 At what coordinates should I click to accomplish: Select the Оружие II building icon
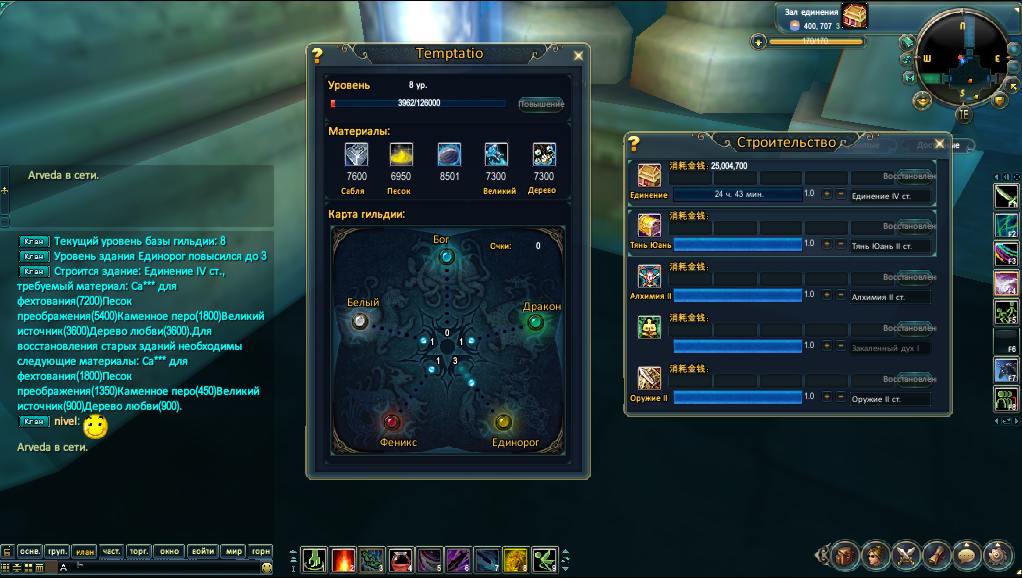coord(649,378)
